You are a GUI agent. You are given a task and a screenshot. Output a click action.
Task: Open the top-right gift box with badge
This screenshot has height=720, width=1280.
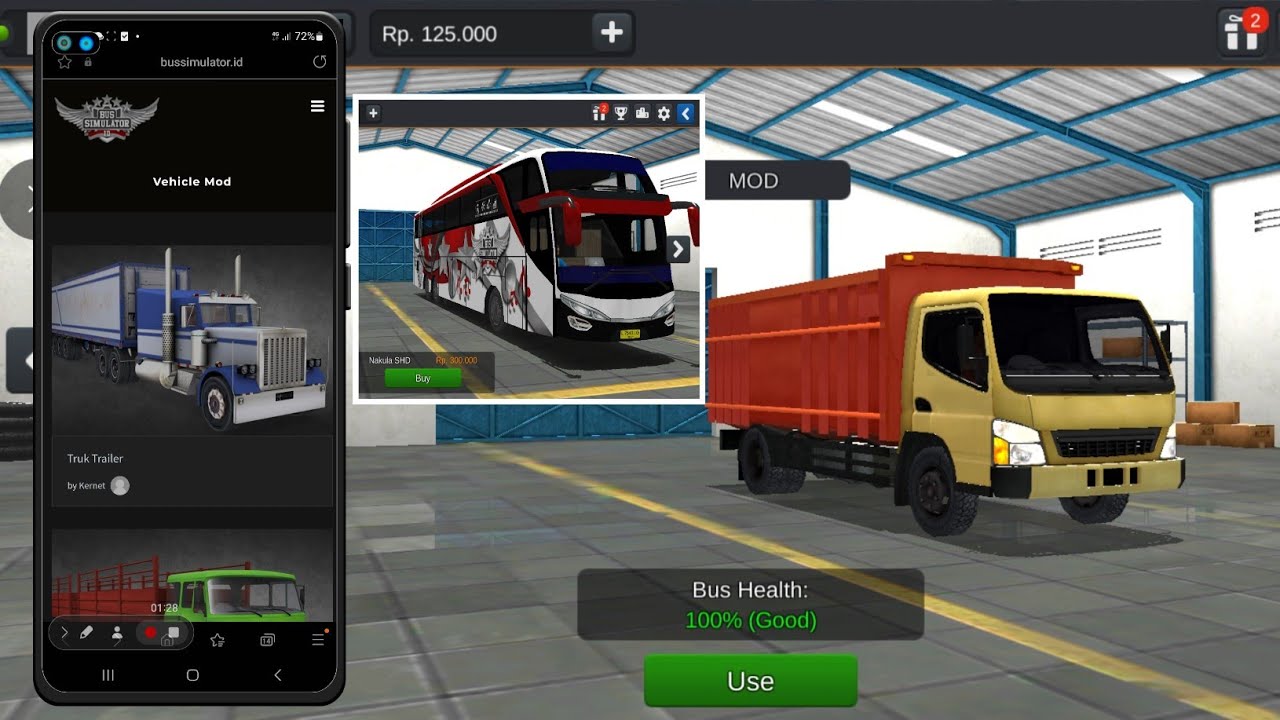click(1240, 32)
